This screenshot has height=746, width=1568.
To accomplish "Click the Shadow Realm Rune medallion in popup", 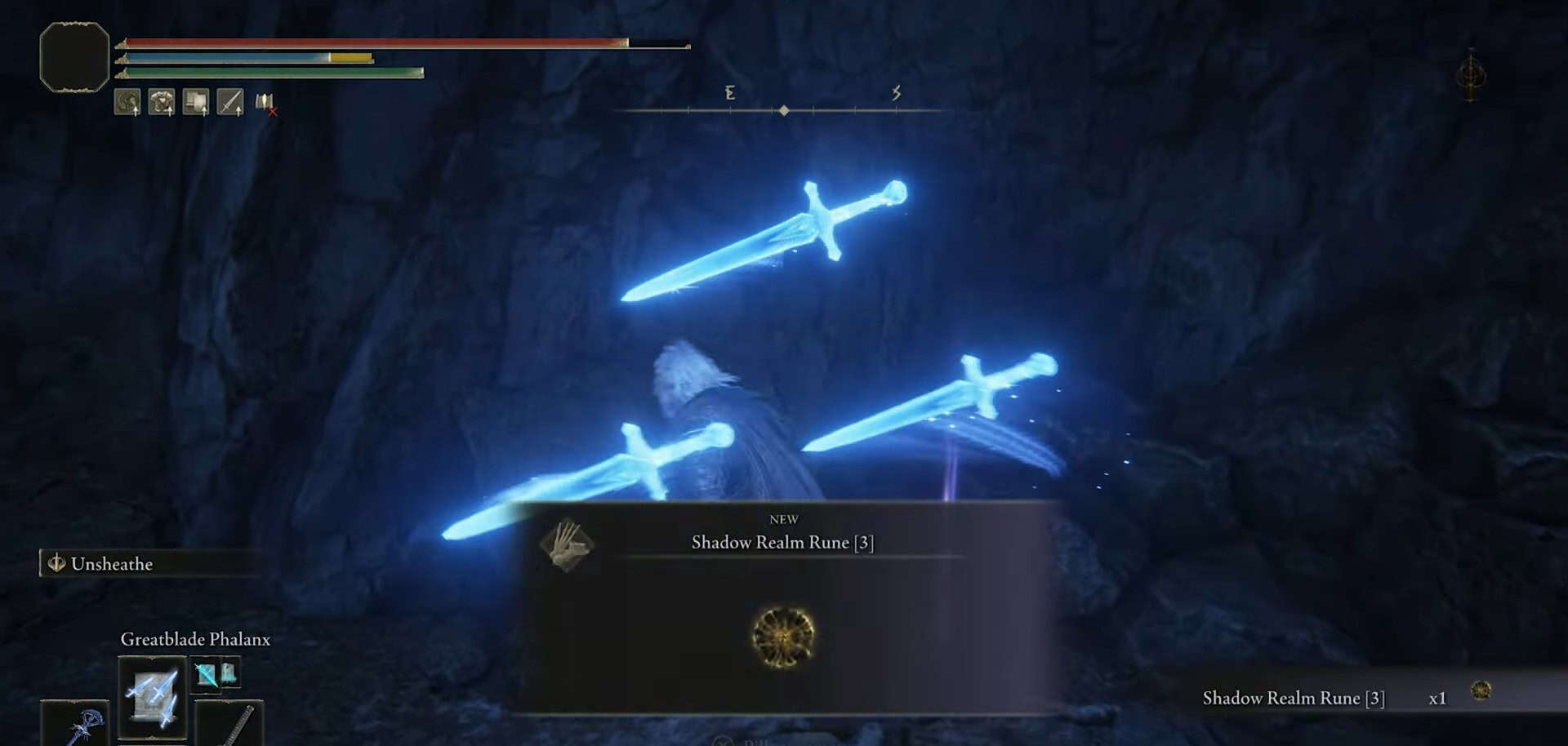I will (782, 637).
